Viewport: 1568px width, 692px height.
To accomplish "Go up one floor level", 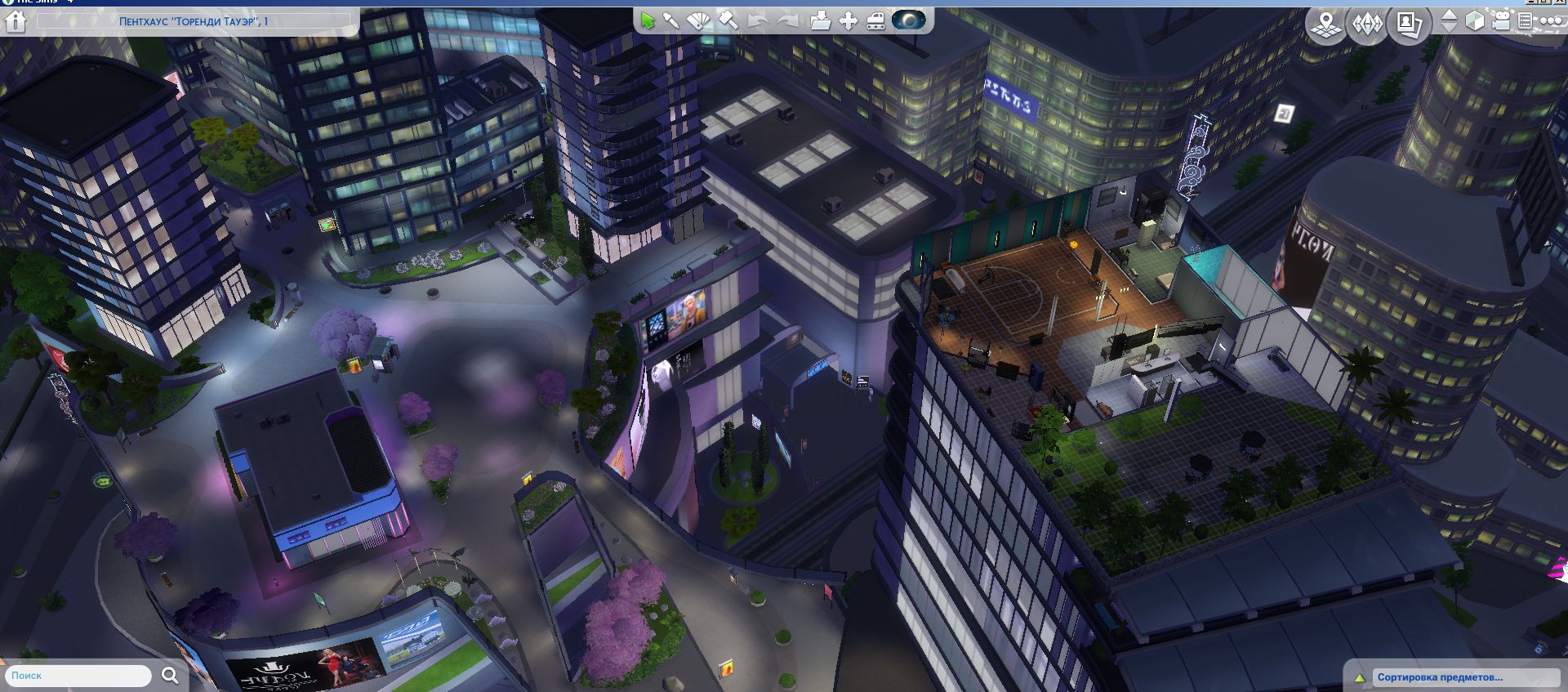I will tap(1450, 14).
